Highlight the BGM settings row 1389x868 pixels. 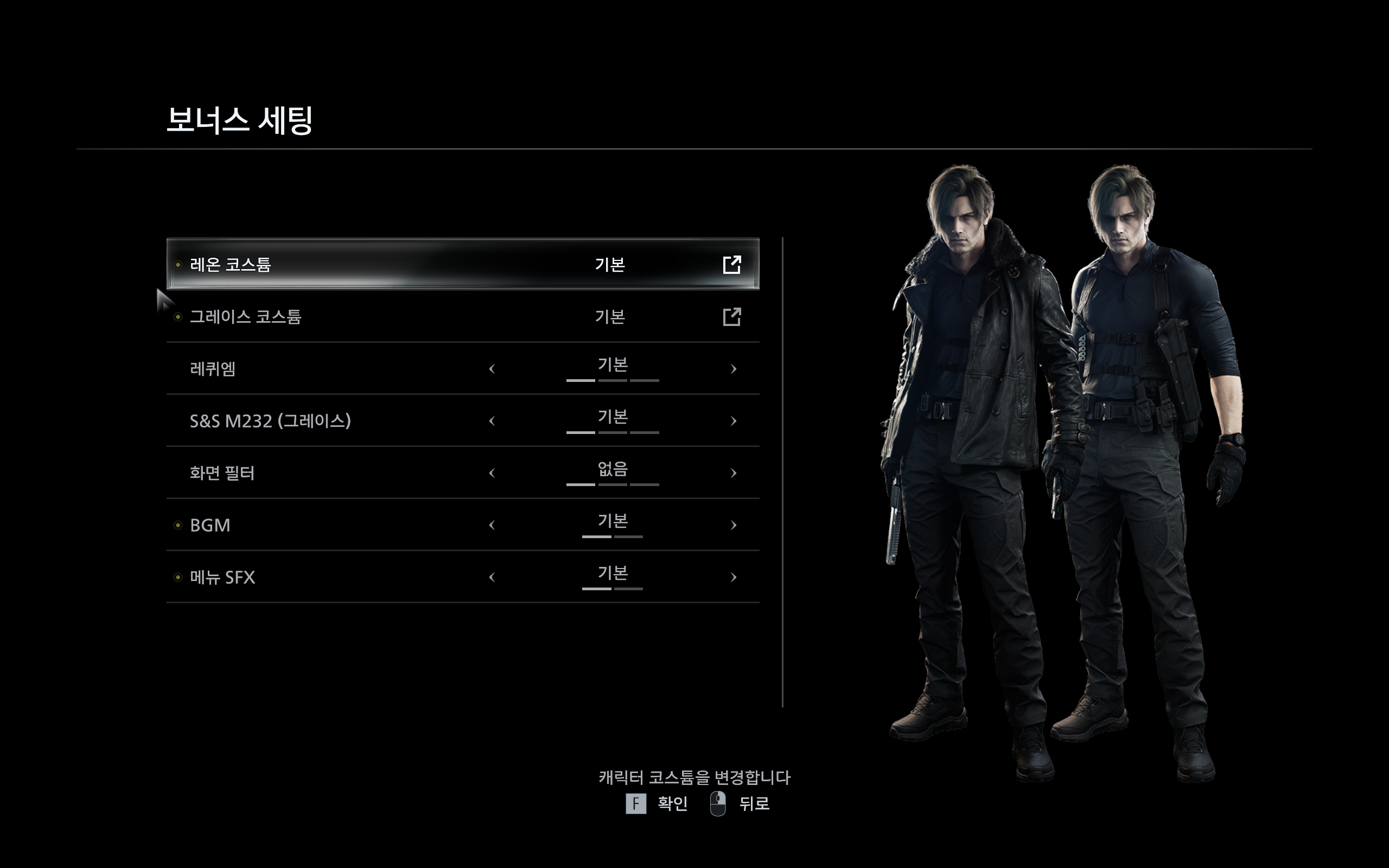coord(210,525)
